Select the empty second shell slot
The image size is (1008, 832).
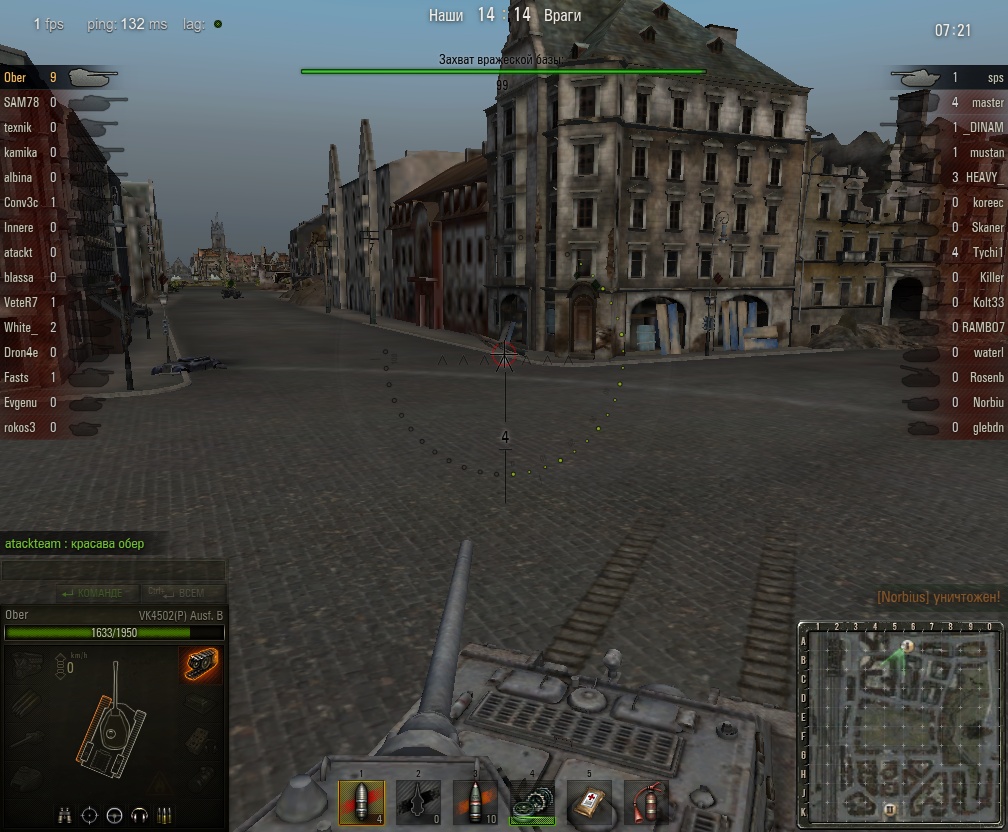(418, 802)
